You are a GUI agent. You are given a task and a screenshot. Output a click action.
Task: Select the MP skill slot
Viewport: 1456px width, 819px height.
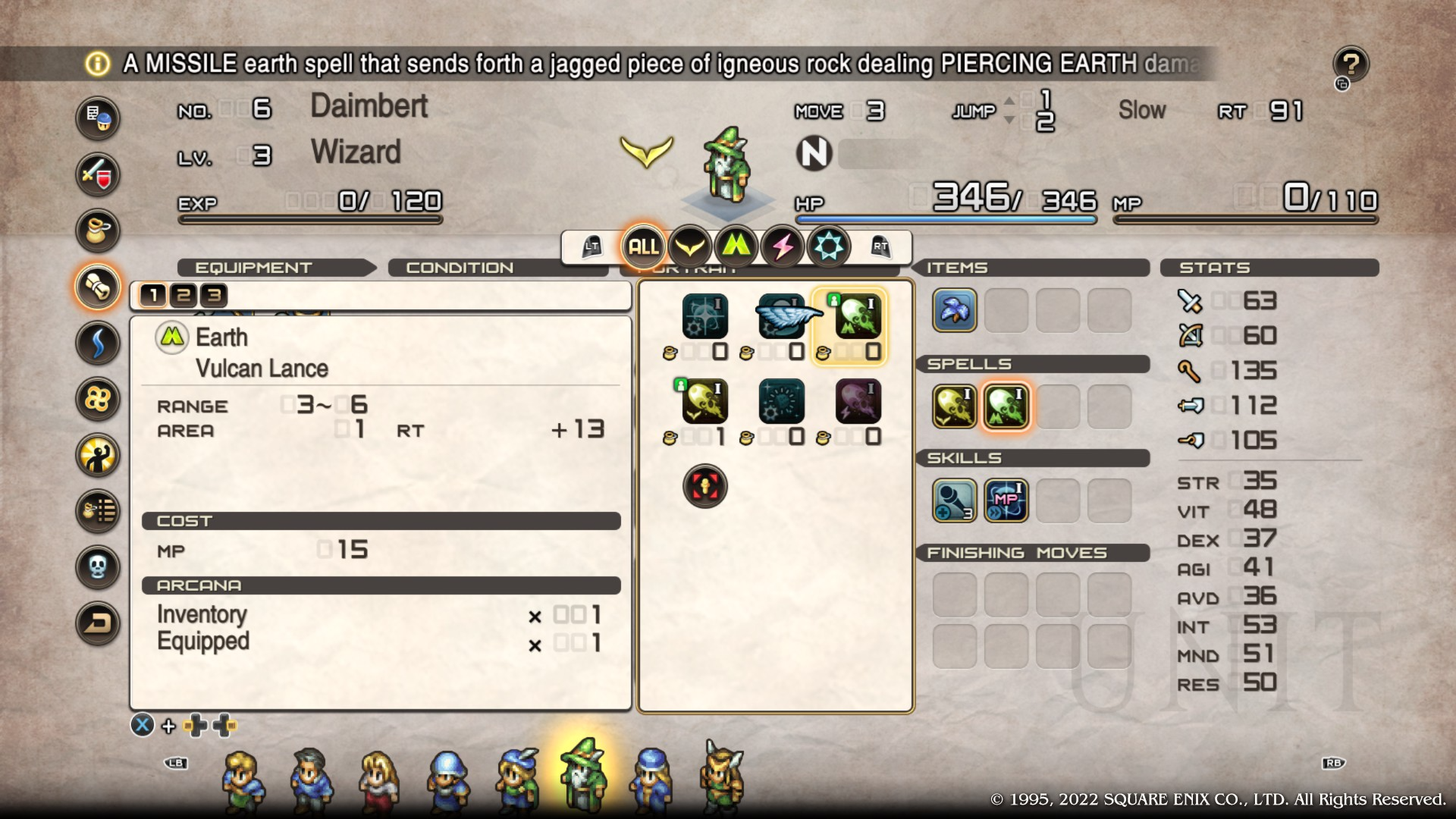coord(1006,500)
